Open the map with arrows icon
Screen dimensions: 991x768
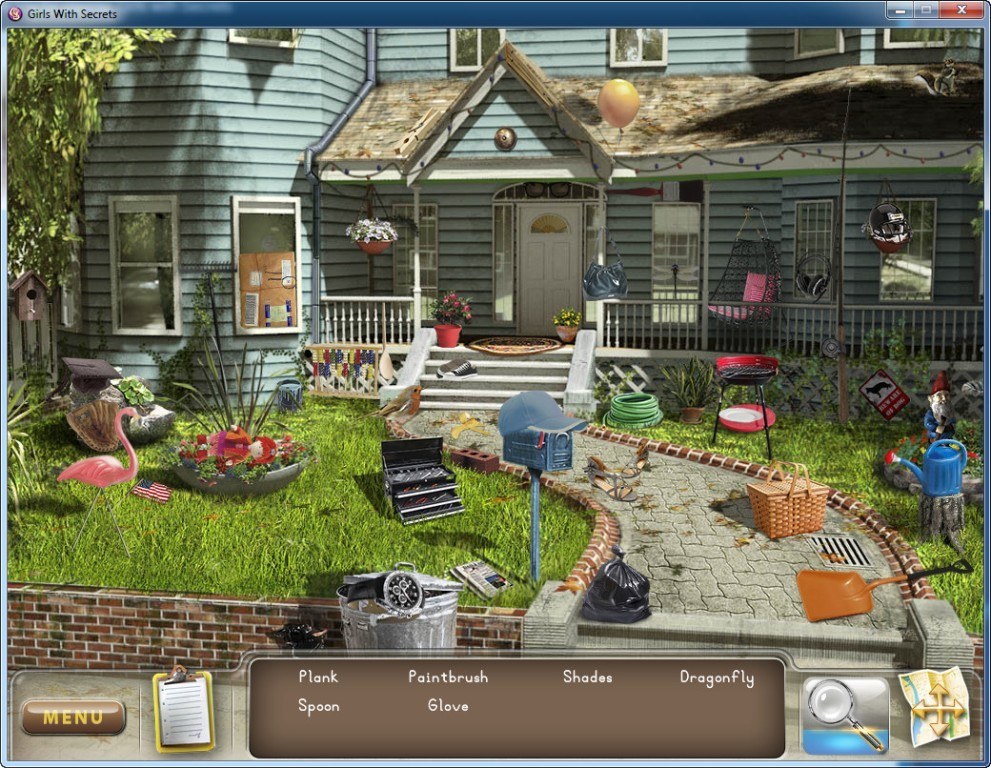(x=934, y=707)
